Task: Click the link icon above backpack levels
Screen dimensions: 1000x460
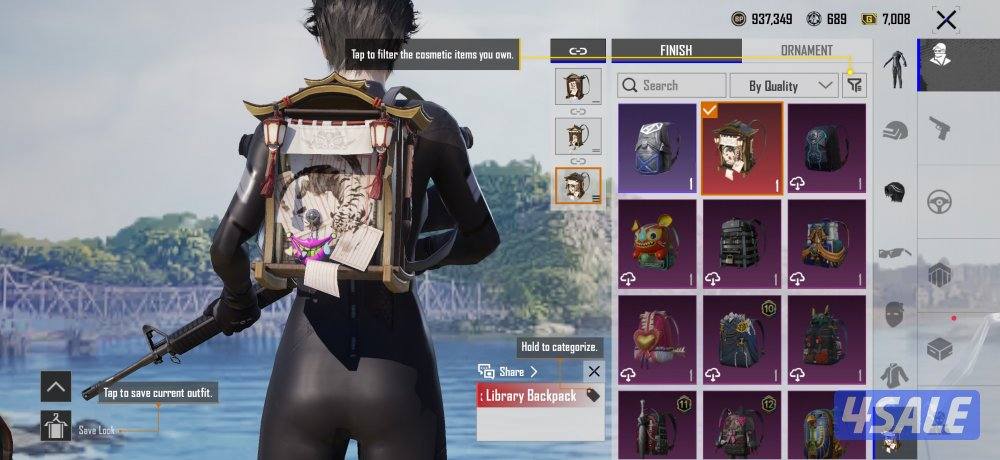Action: [578, 50]
